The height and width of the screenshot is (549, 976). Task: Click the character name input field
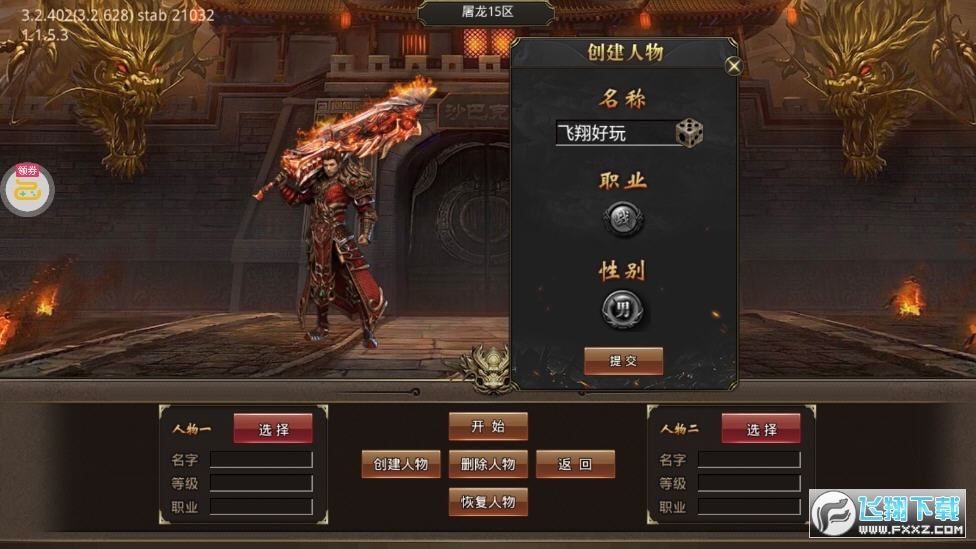614,133
